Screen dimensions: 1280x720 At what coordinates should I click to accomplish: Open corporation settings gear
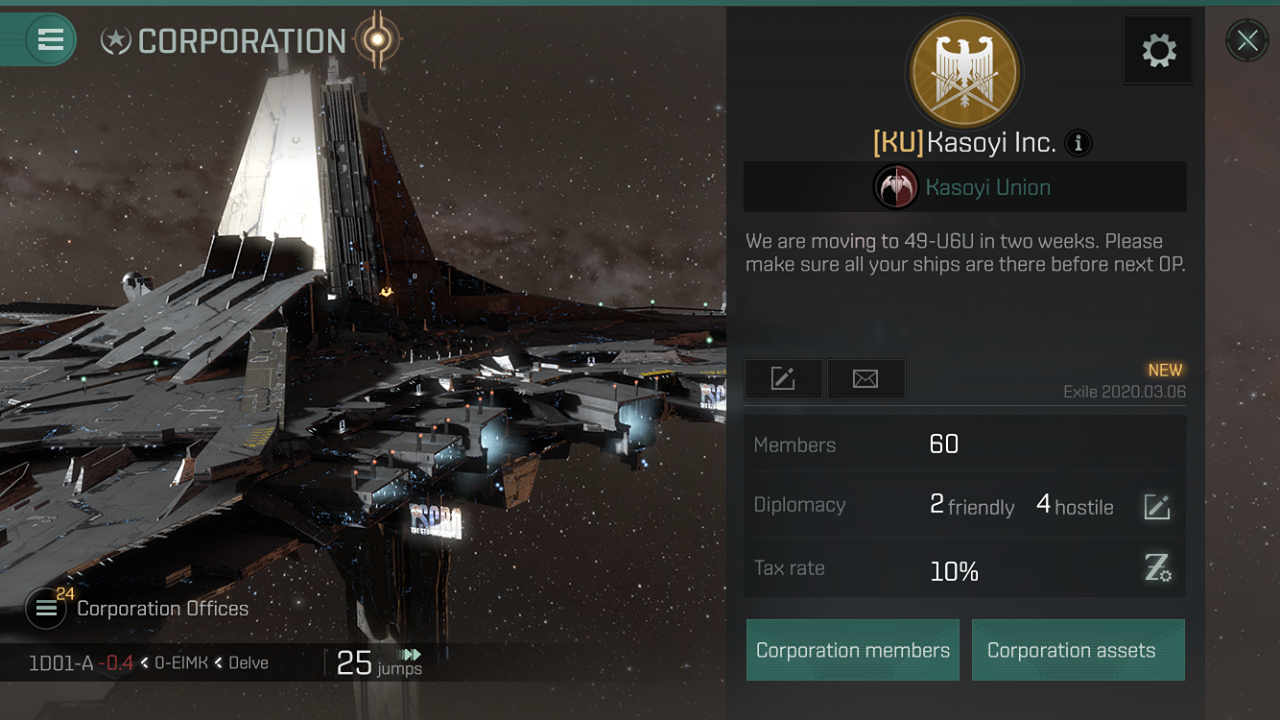click(1159, 50)
